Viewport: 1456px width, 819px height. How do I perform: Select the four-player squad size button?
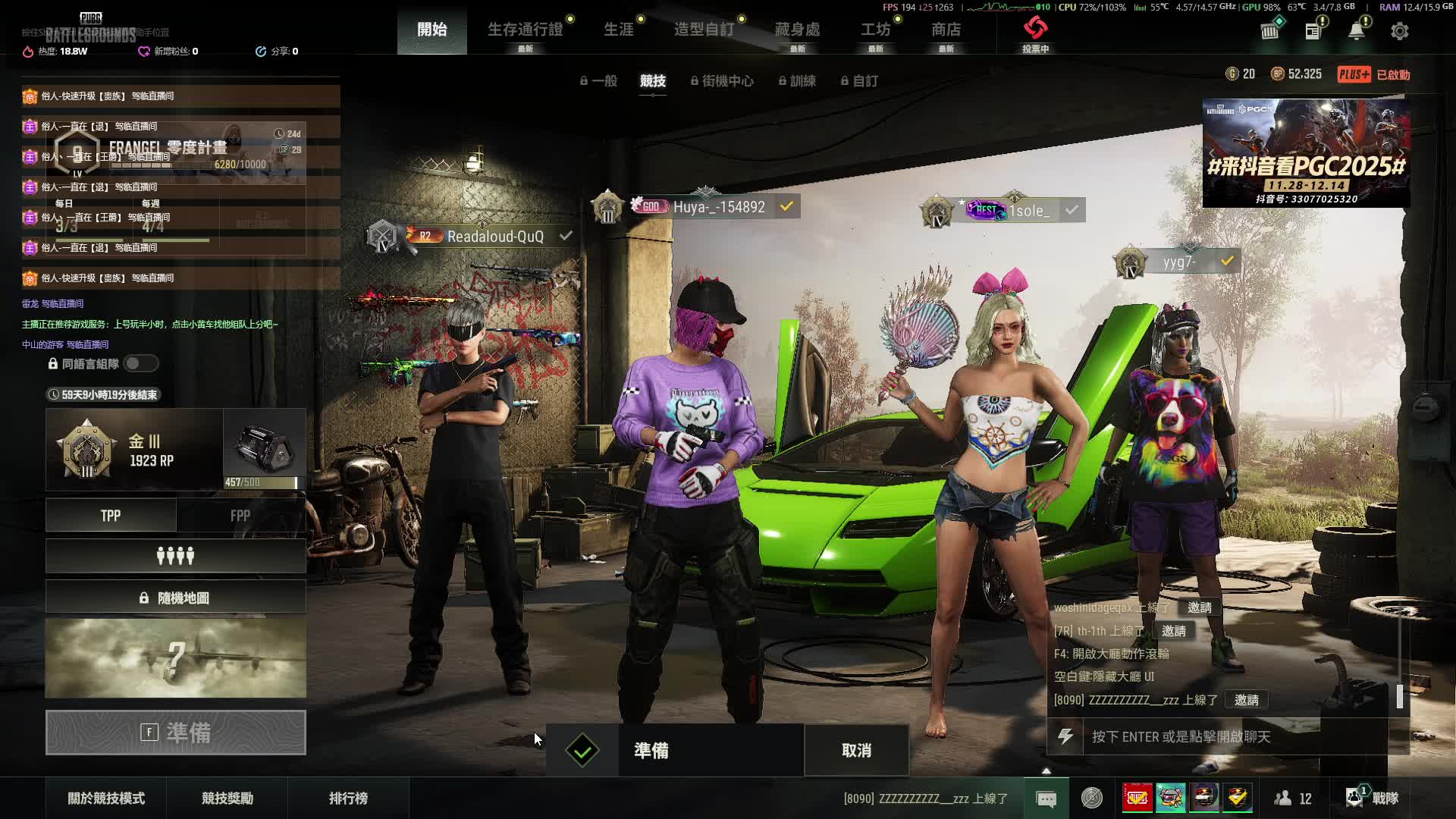coord(175,557)
